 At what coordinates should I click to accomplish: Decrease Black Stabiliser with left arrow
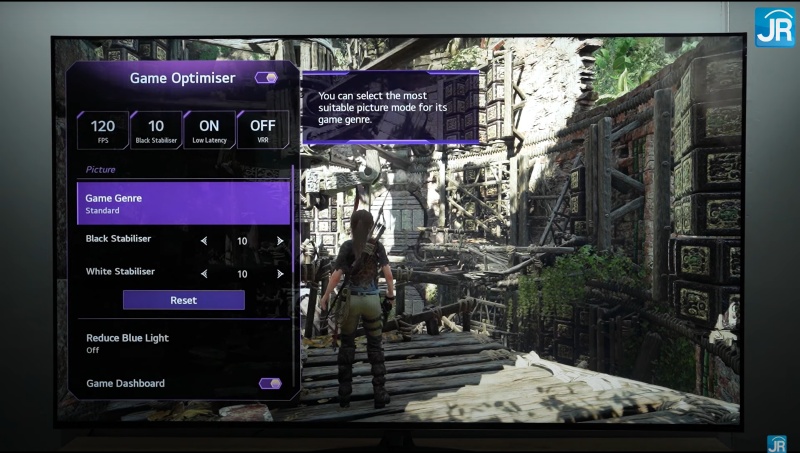(x=204, y=241)
